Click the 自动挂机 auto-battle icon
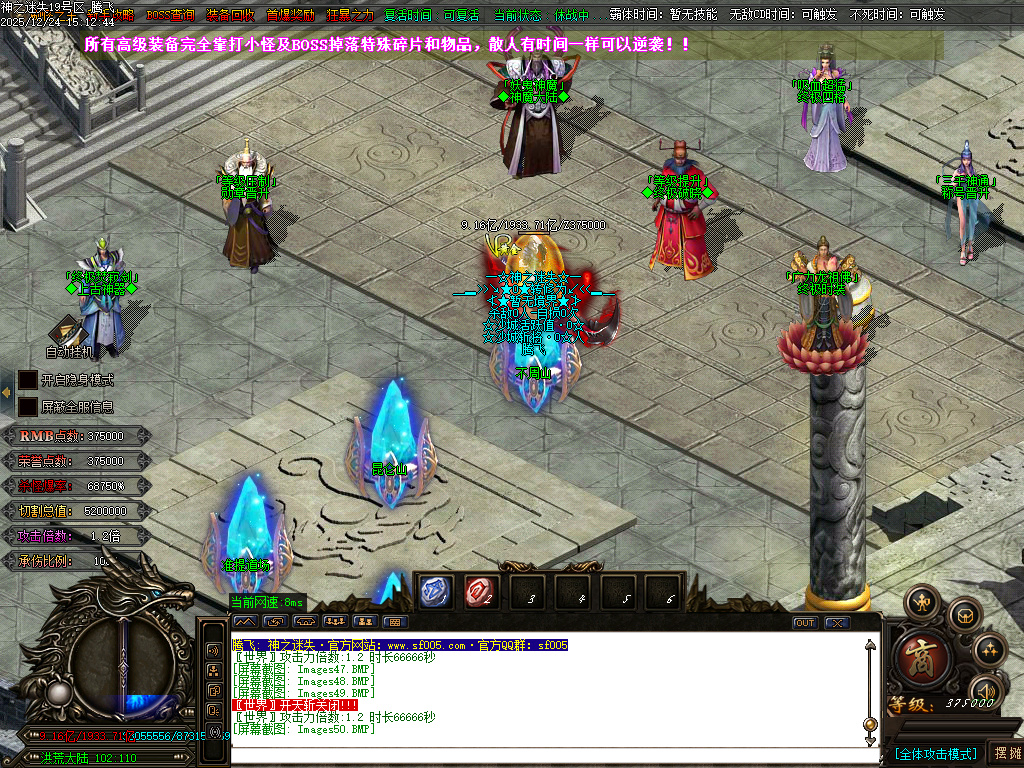The height and width of the screenshot is (768, 1024). click(68, 333)
